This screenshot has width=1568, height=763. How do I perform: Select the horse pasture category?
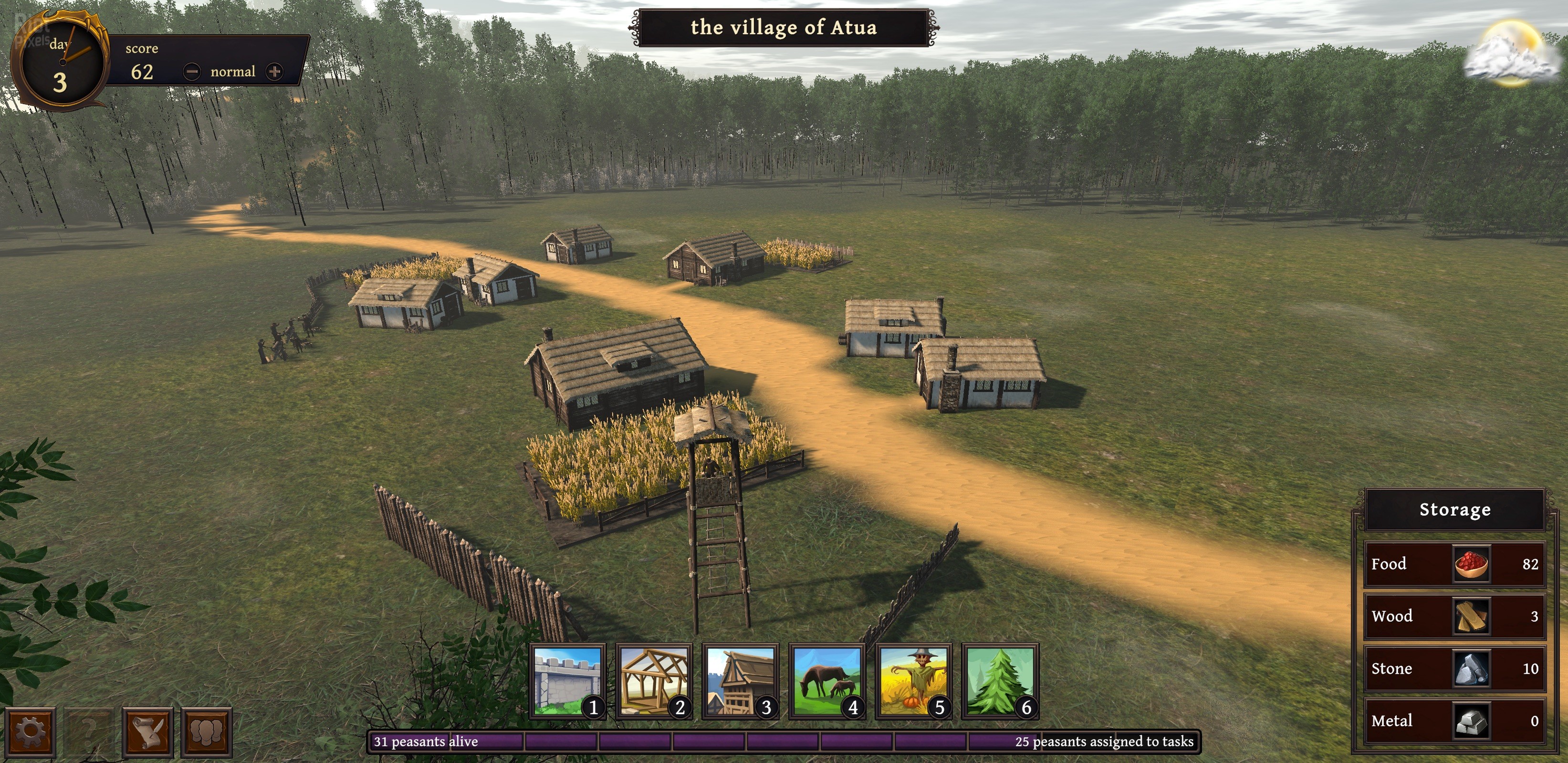pos(827,681)
